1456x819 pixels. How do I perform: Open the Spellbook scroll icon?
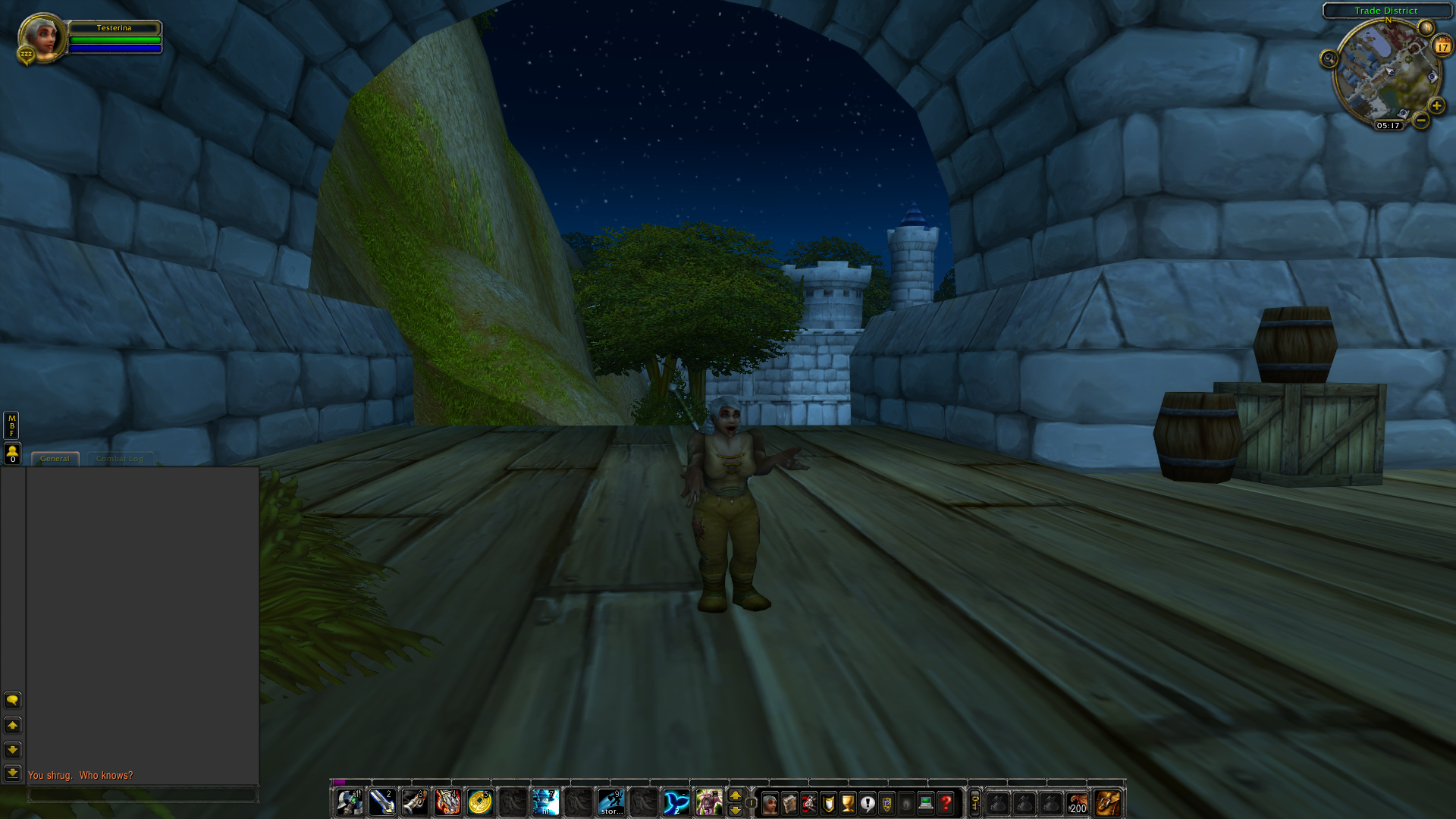point(789,804)
